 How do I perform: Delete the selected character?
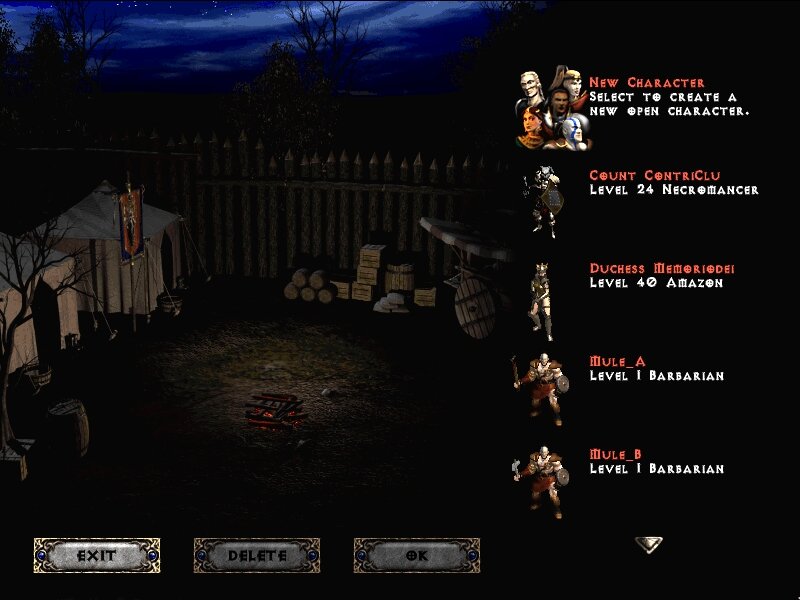[257, 555]
